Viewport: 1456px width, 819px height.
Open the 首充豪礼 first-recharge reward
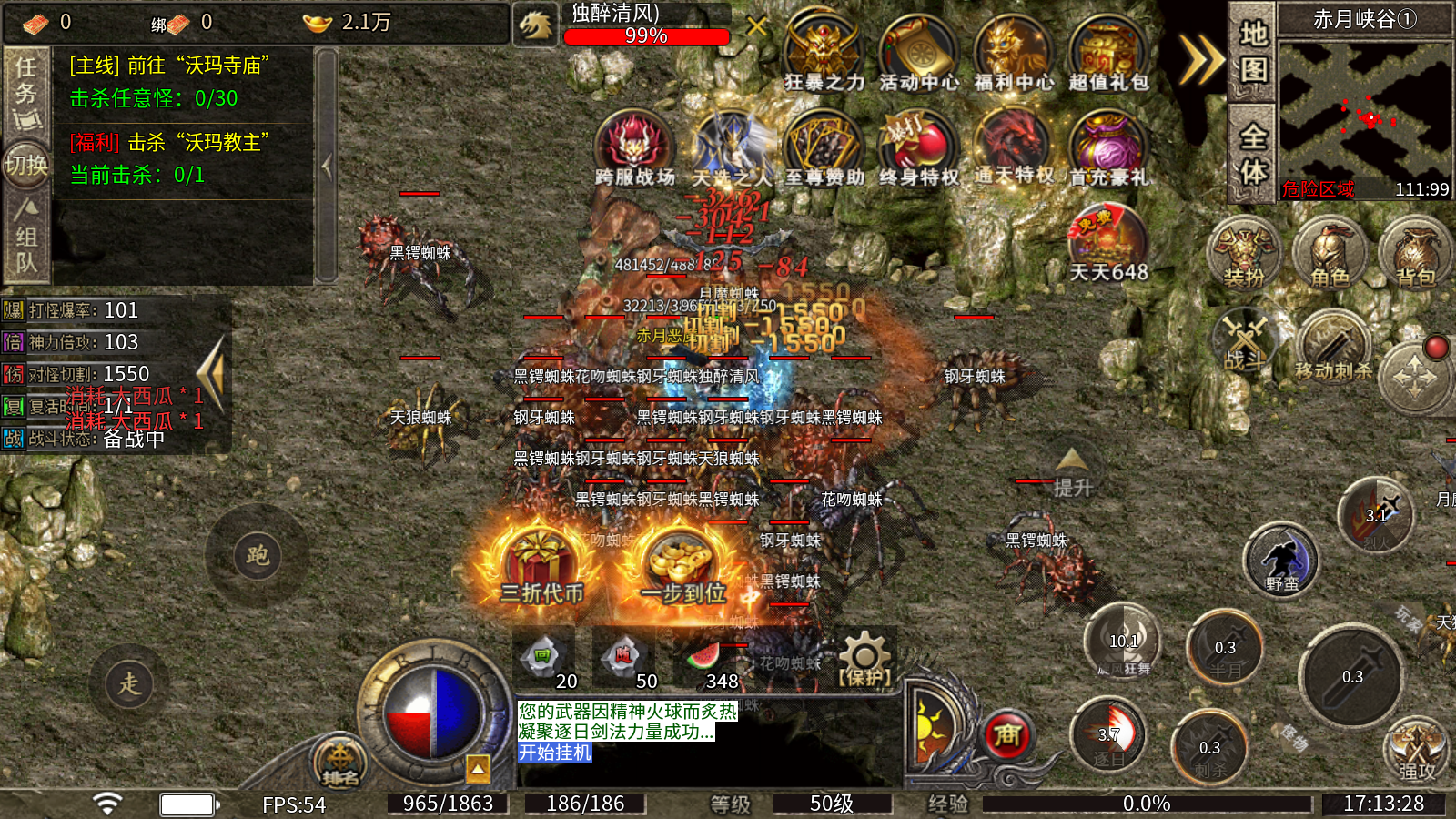click(x=1108, y=147)
